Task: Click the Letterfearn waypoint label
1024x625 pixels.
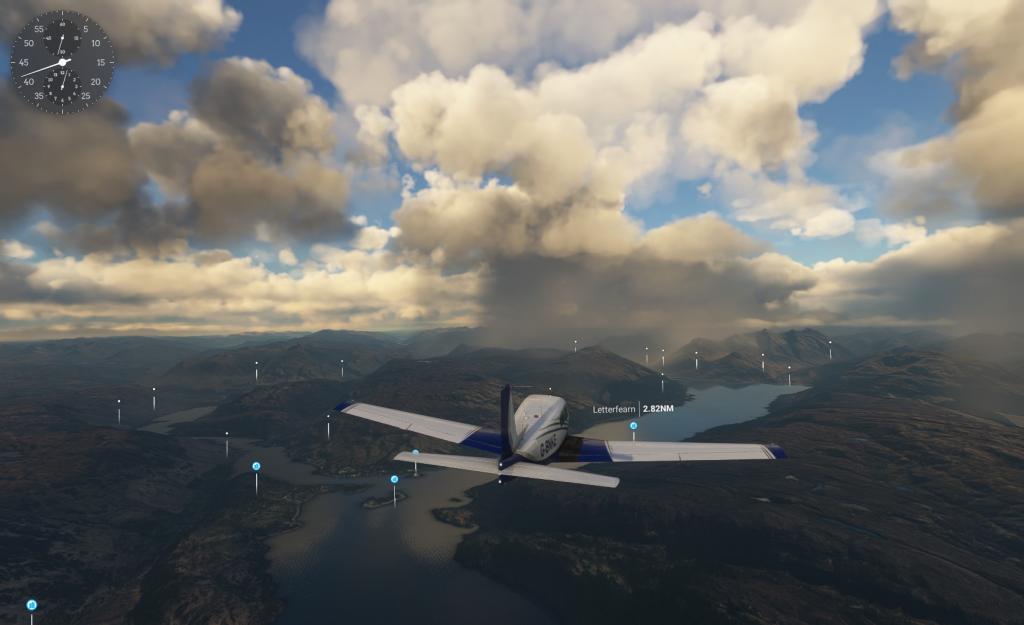Action: 631,409
